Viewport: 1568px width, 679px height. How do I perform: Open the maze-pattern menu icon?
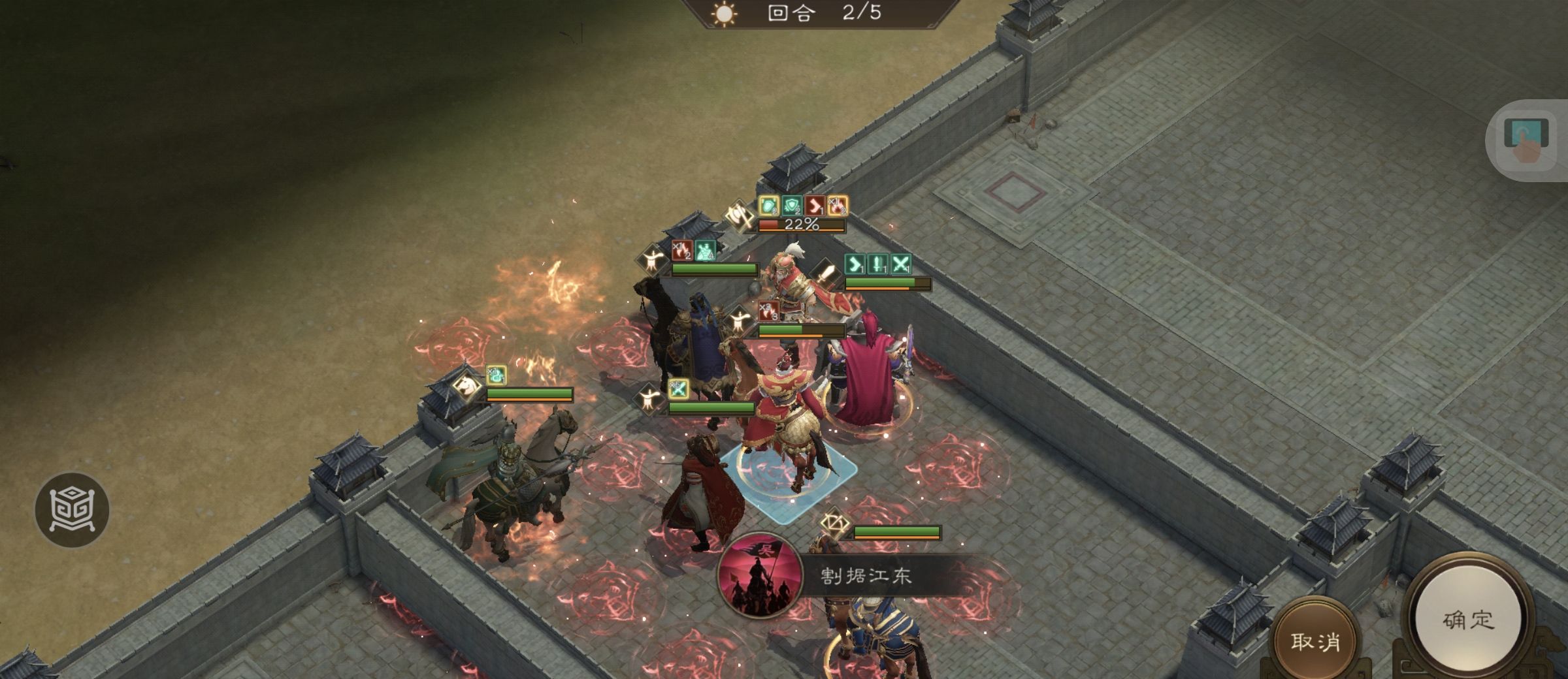[x=72, y=509]
